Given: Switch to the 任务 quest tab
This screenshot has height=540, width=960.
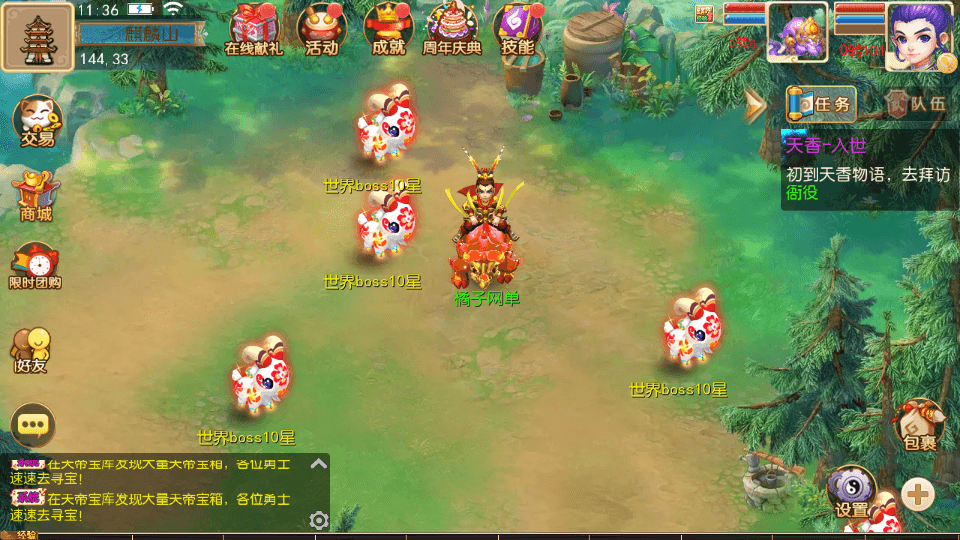Looking at the screenshot, I should point(822,104).
